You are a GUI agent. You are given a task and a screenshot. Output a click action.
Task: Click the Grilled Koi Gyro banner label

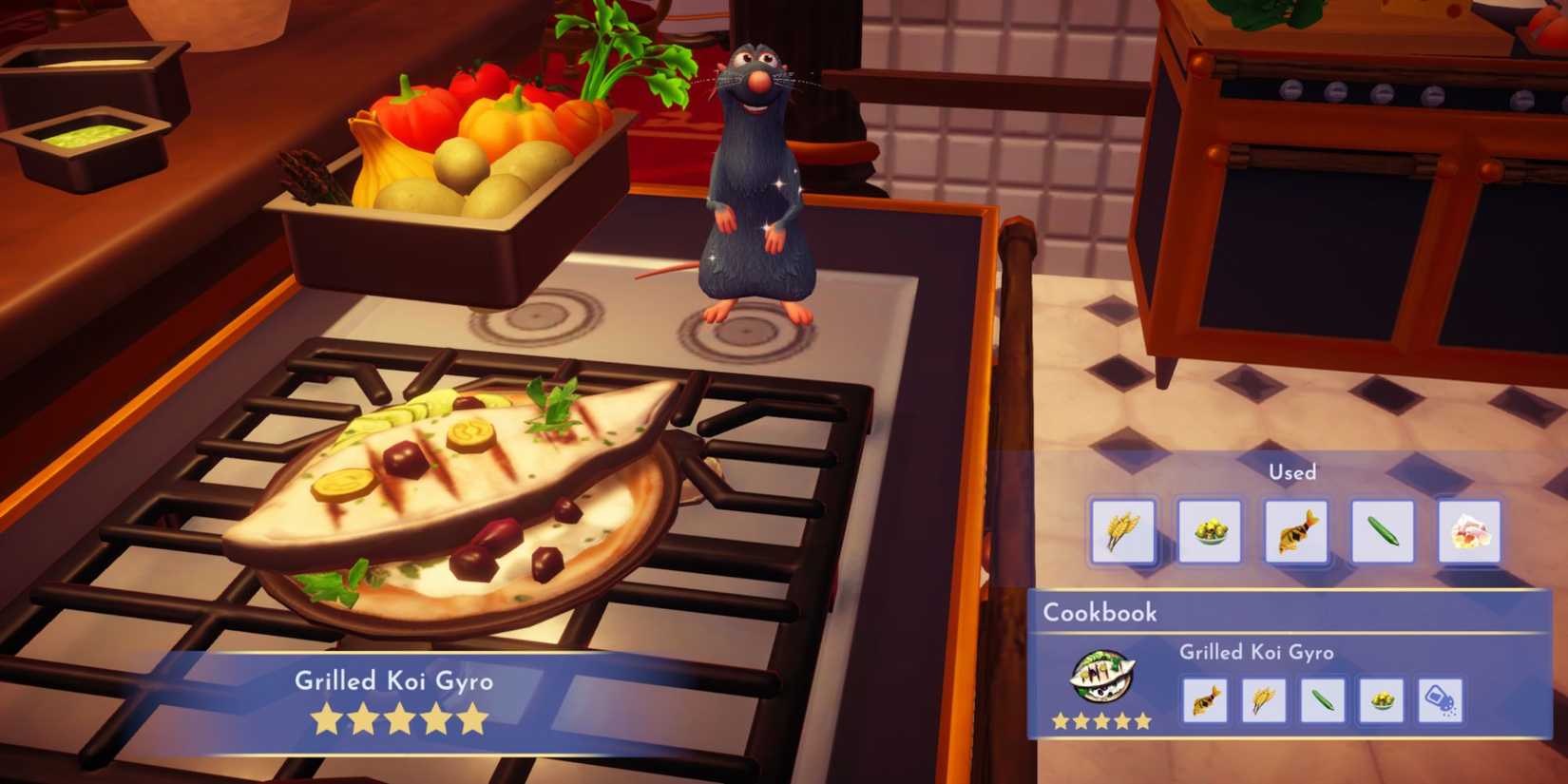click(x=396, y=680)
